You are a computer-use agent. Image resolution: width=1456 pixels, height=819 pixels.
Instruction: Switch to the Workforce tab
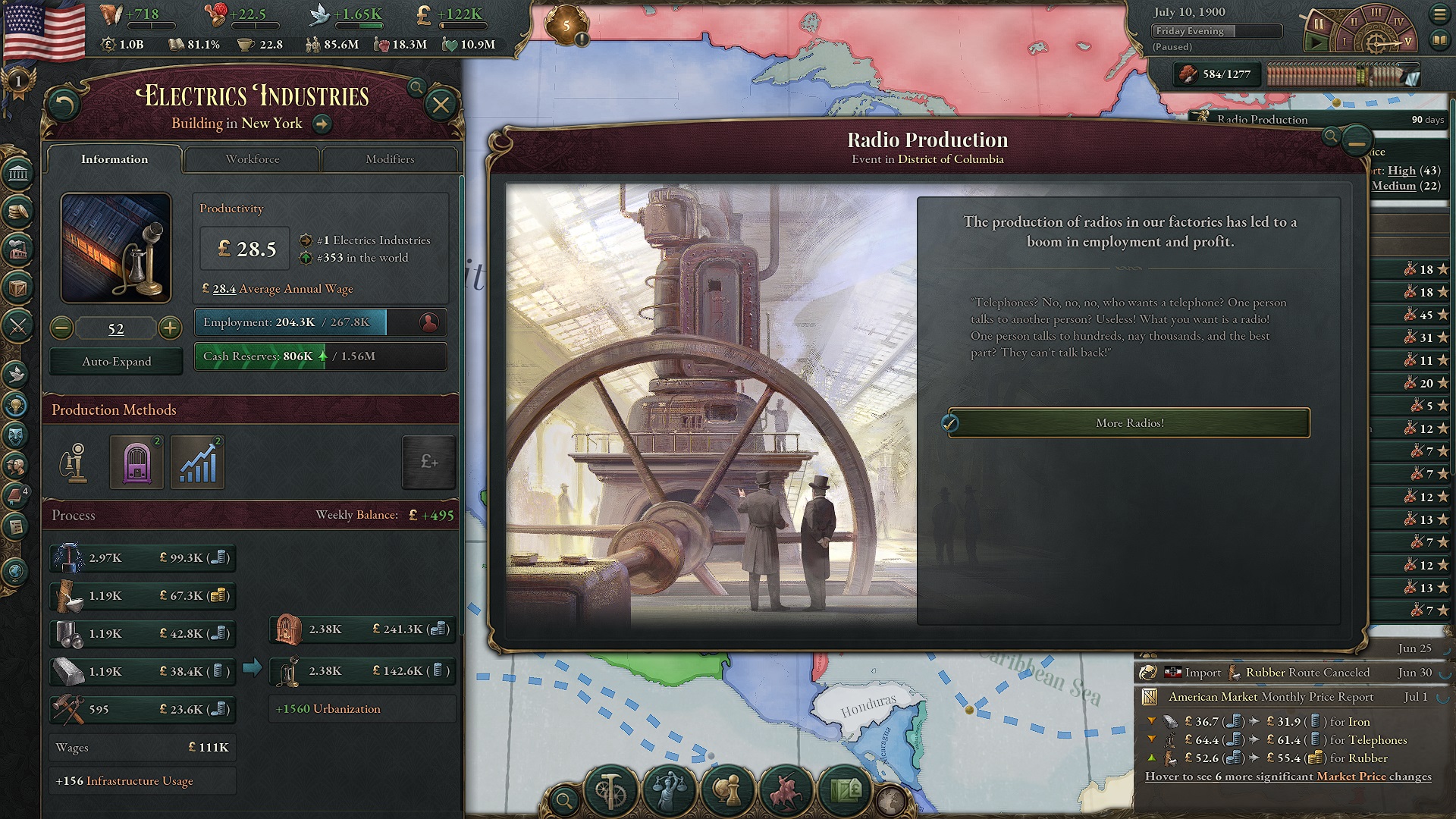(251, 159)
